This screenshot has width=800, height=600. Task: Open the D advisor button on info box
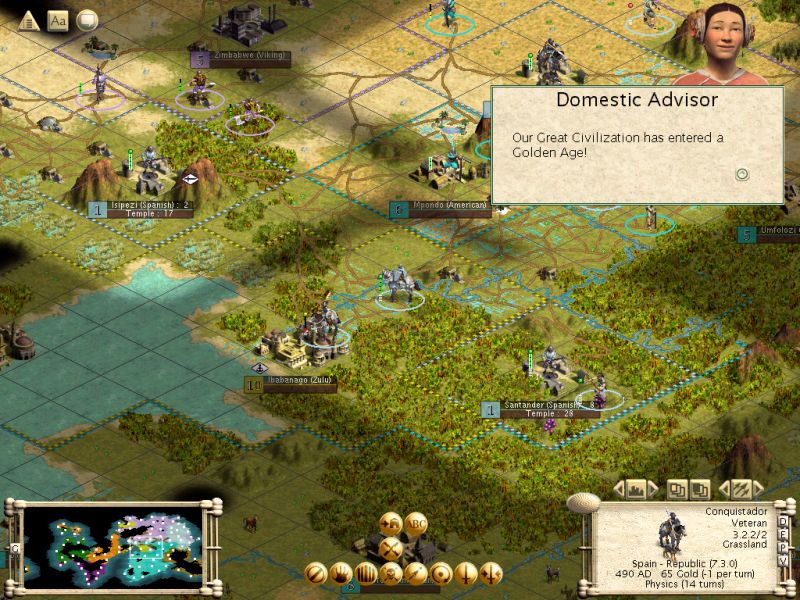[x=783, y=521]
